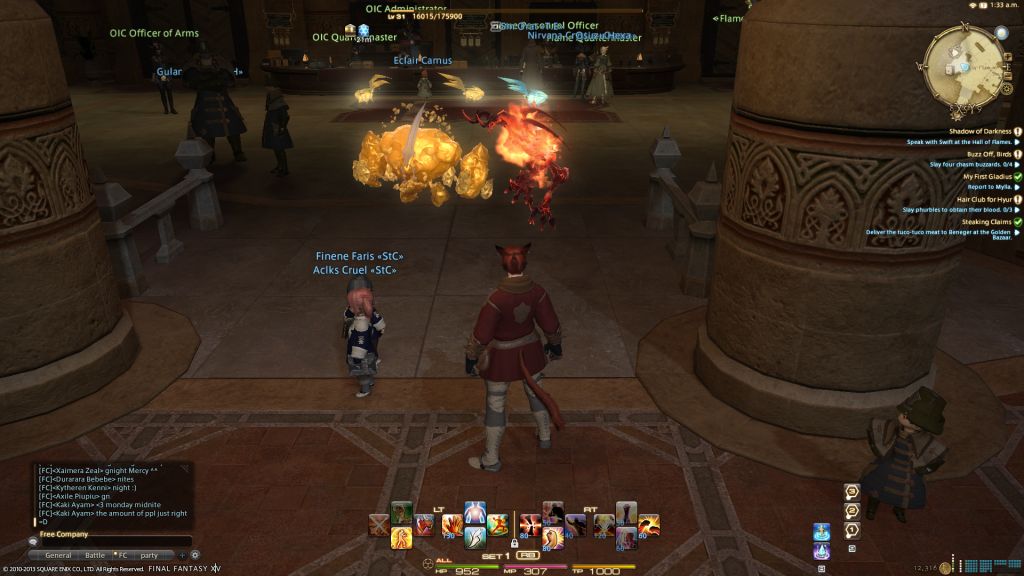Viewport: 1024px width, 576px height.
Task: Open the Buzz Off, Birds quest entry
Action: point(985,154)
